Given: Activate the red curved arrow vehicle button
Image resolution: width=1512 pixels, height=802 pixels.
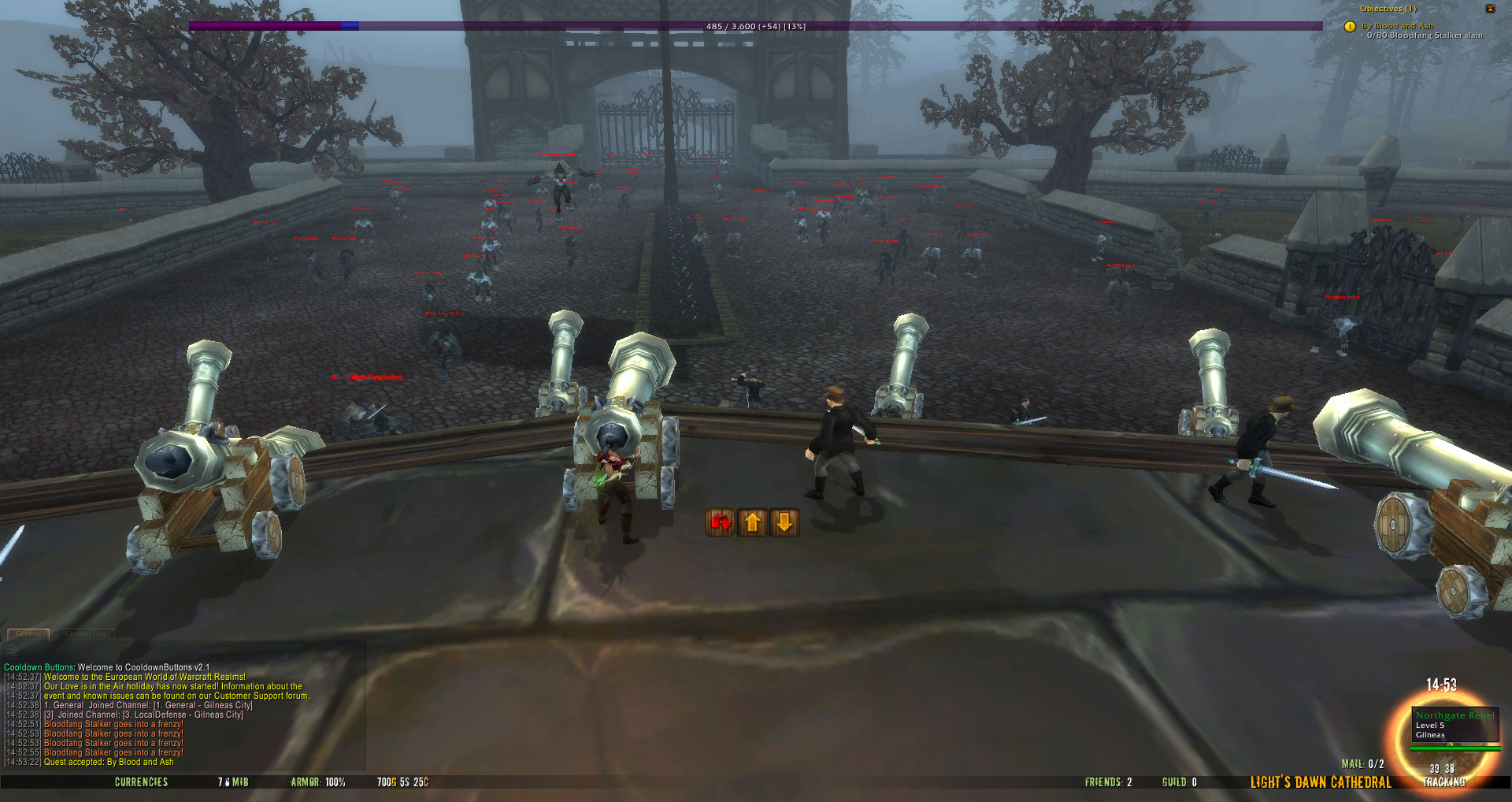Looking at the screenshot, I should [x=721, y=522].
